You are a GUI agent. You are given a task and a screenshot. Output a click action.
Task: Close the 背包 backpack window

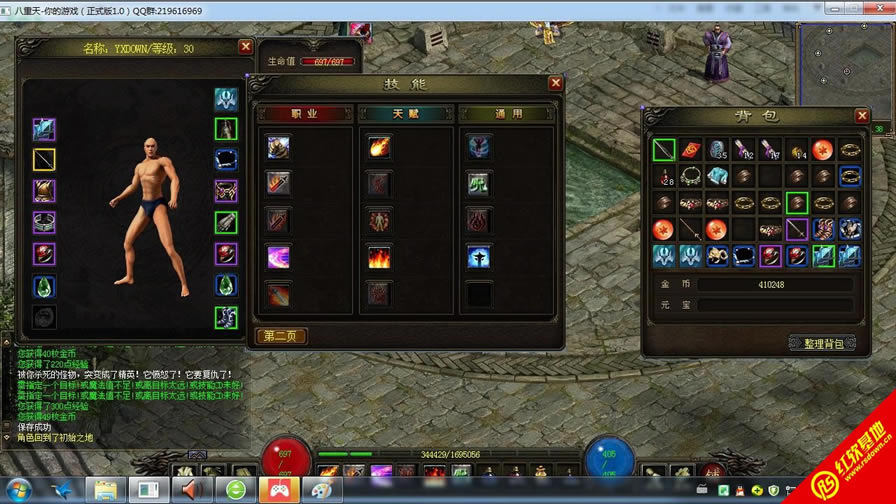[862, 116]
